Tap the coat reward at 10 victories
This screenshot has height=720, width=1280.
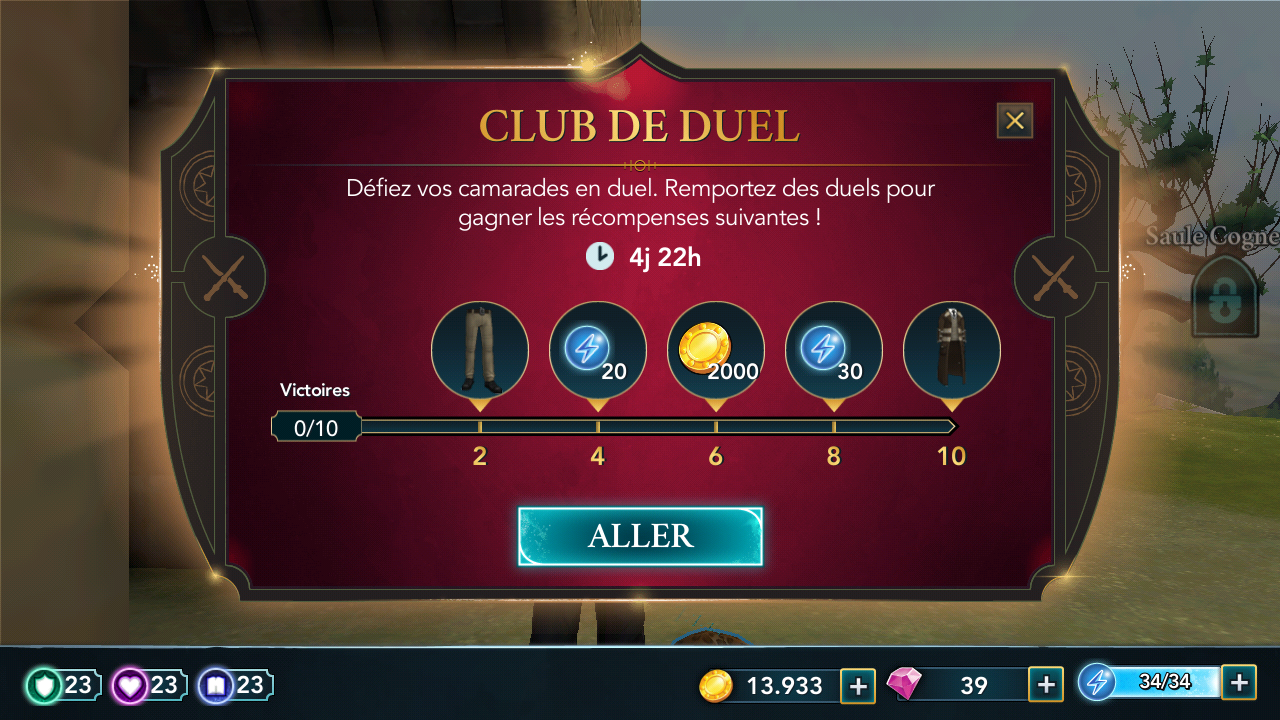[x=951, y=350]
